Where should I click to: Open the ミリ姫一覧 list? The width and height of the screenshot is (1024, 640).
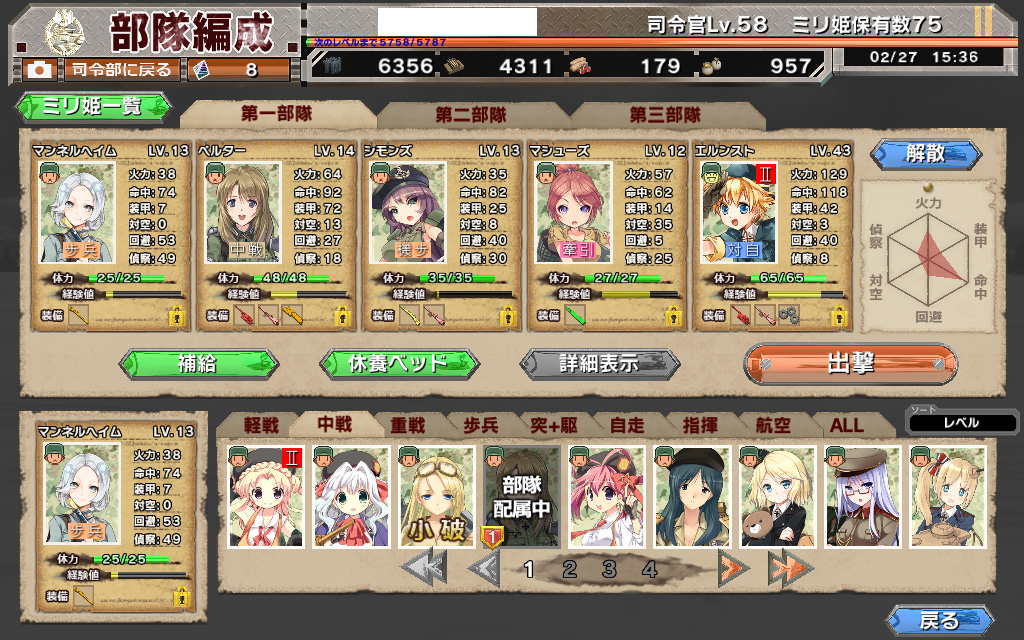click(93, 107)
